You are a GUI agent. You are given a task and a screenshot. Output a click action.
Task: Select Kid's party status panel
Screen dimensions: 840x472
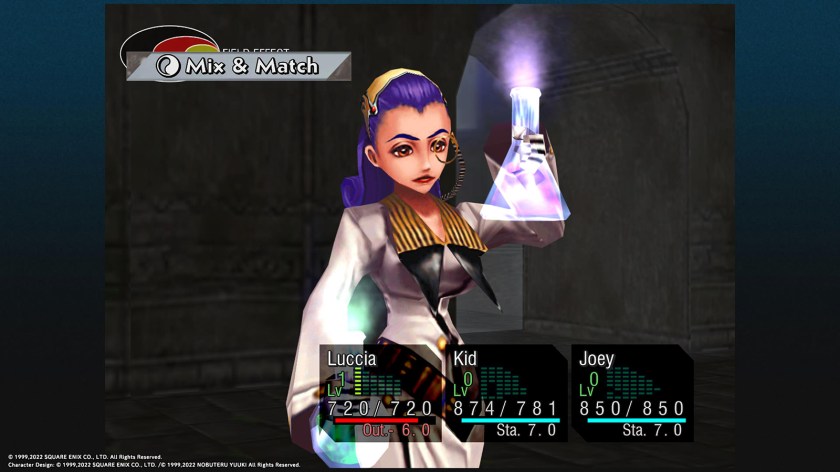[x=506, y=392]
